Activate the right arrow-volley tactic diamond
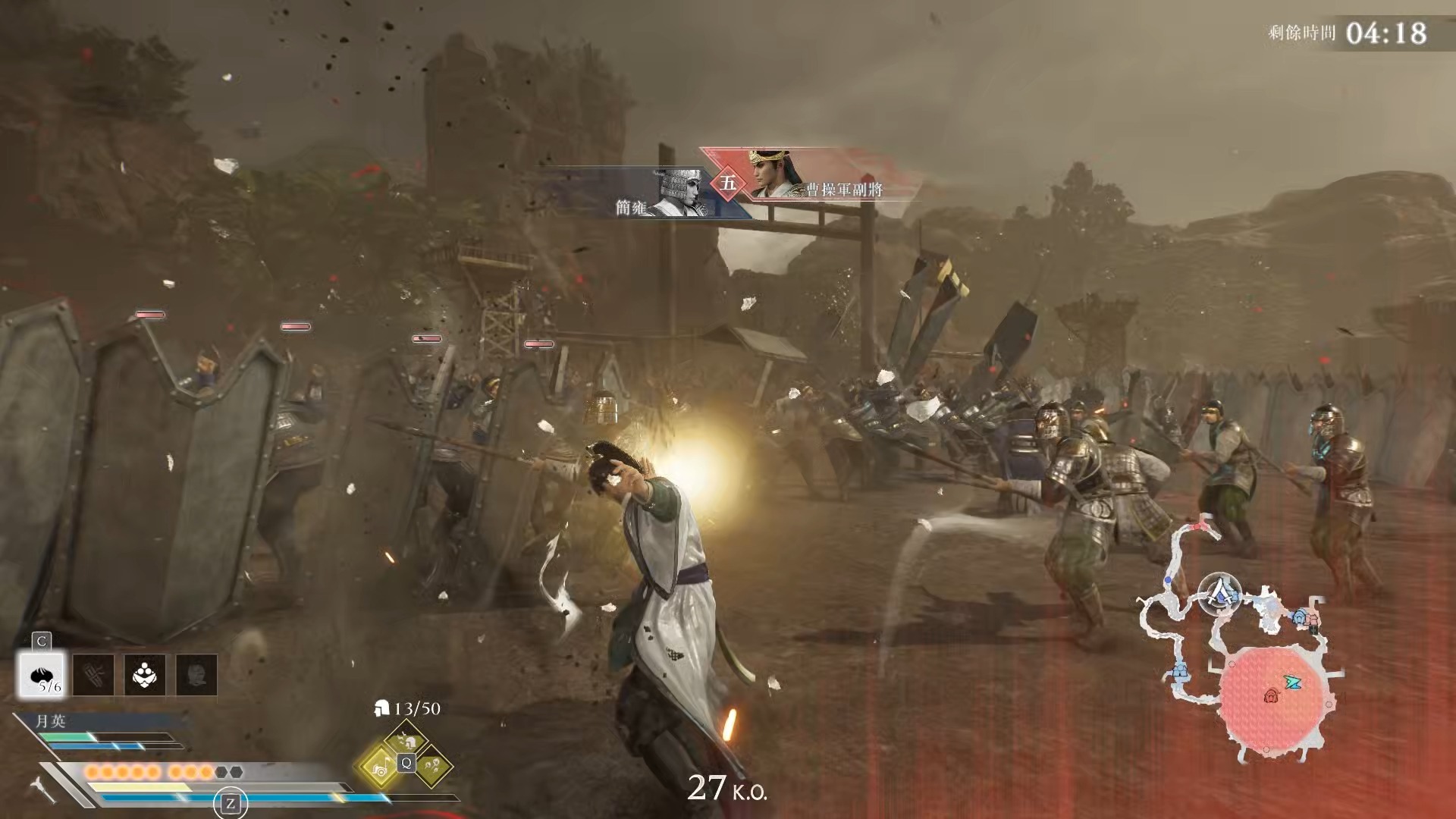The image size is (1456, 819). 433,766
